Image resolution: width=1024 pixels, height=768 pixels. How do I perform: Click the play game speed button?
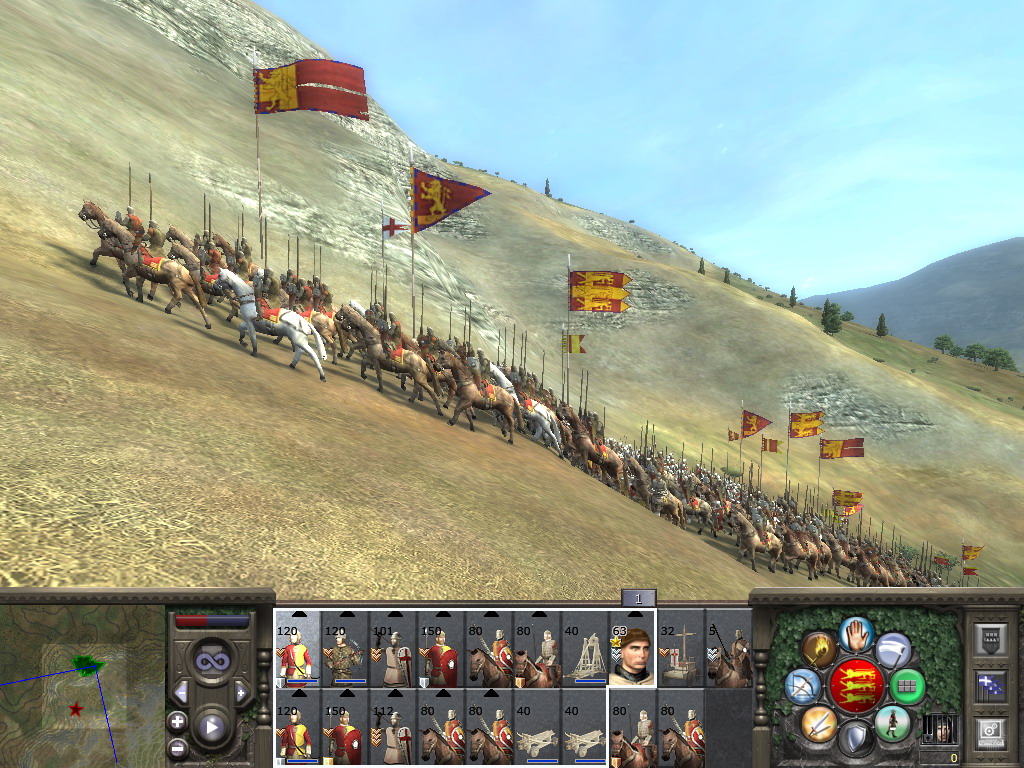point(211,726)
